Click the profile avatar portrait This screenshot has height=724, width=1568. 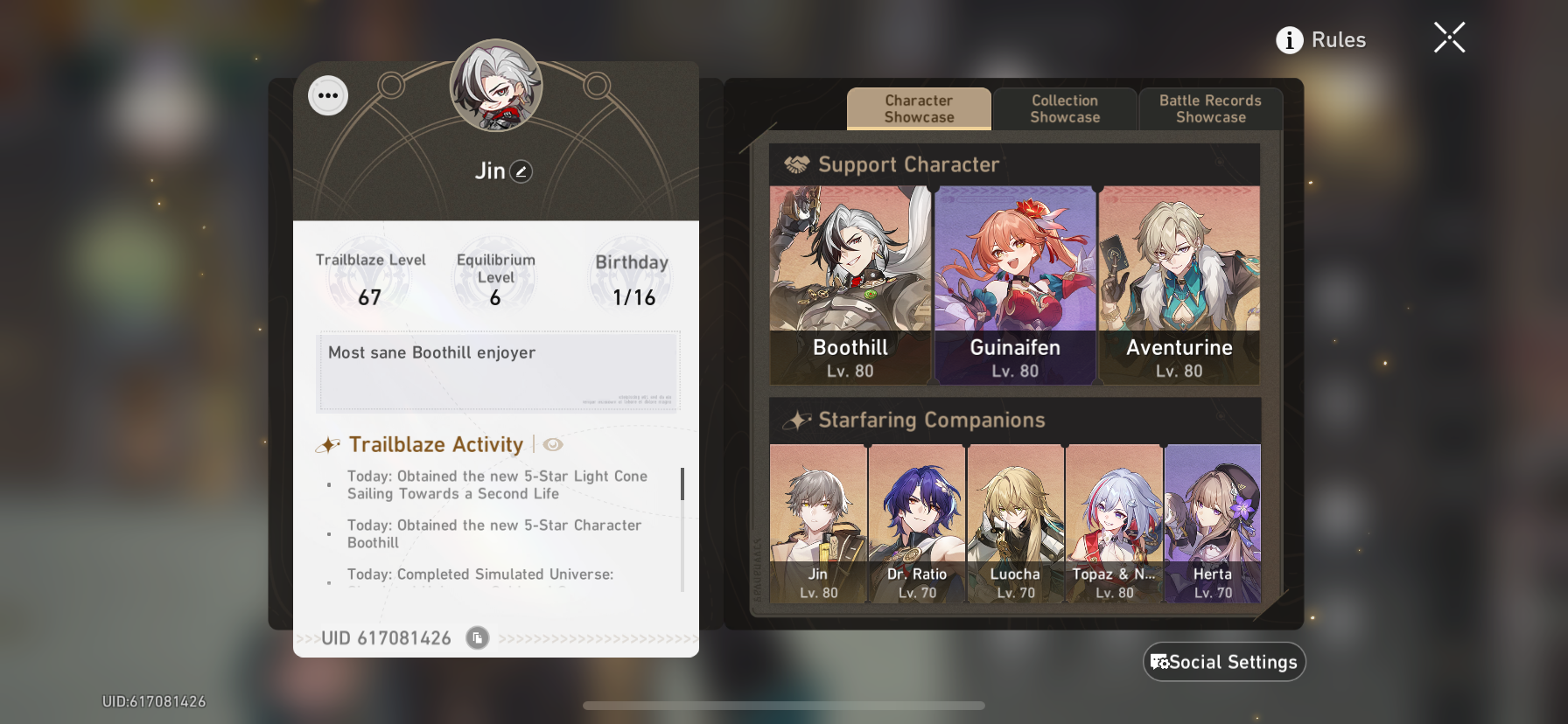[495, 87]
